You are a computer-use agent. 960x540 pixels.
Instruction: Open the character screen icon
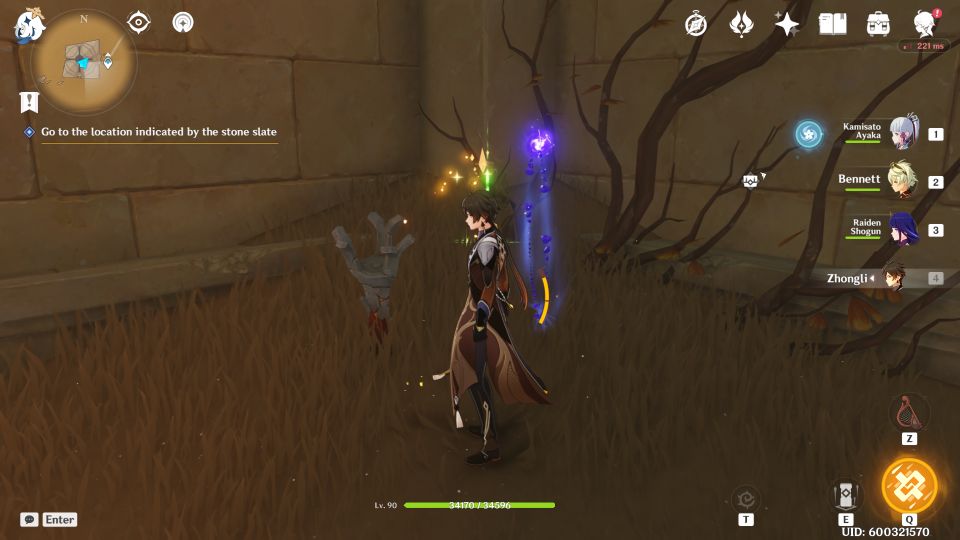click(925, 24)
